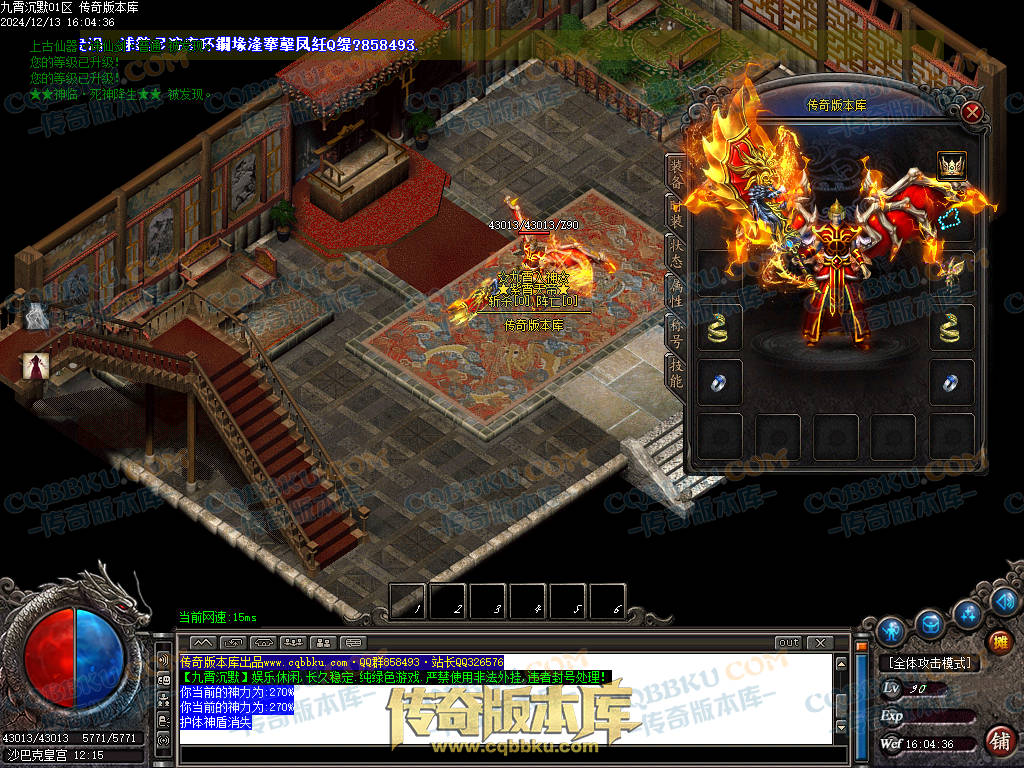
Task: Toggle the 全体攻击模式 attack mode label
Action: [x=929, y=663]
